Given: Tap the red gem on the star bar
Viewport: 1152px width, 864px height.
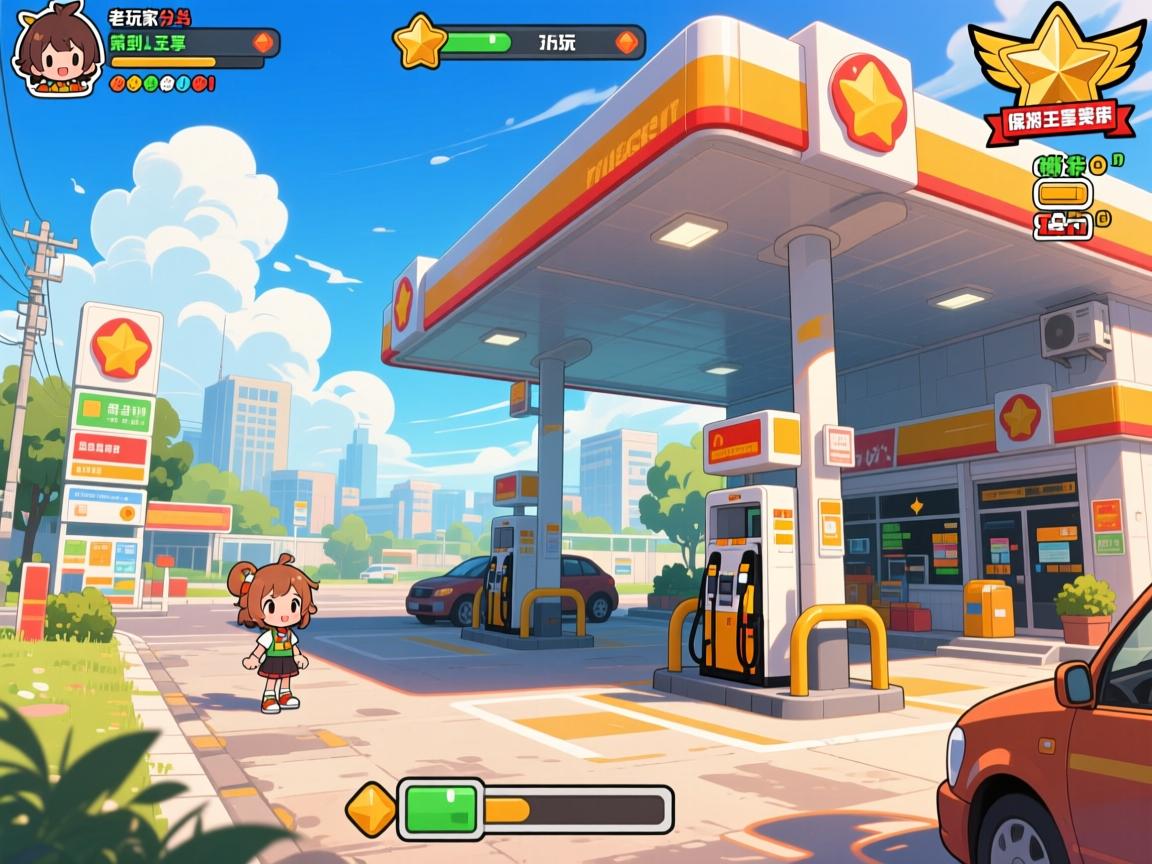Looking at the screenshot, I should [x=626, y=42].
